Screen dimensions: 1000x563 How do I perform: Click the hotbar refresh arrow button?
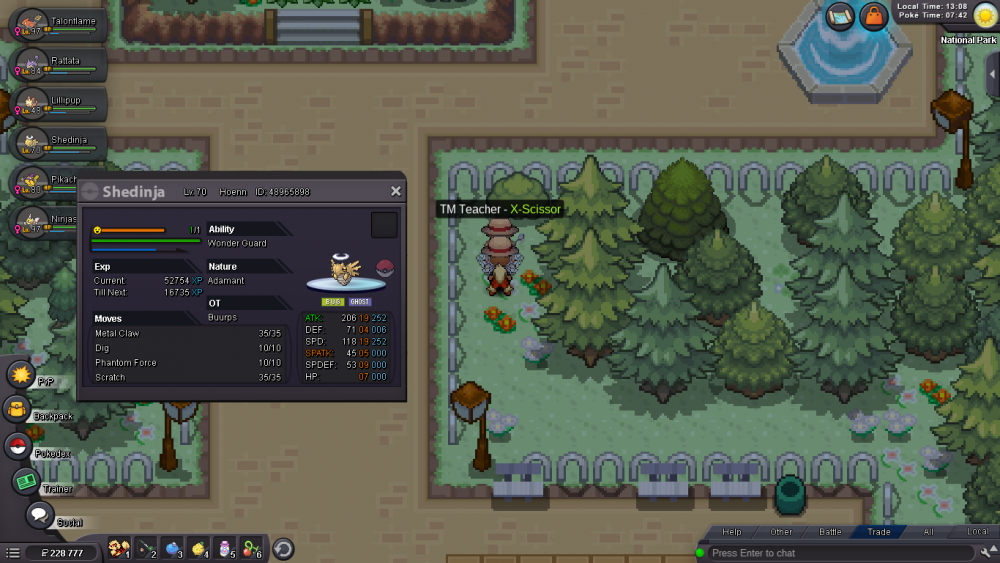click(x=283, y=549)
